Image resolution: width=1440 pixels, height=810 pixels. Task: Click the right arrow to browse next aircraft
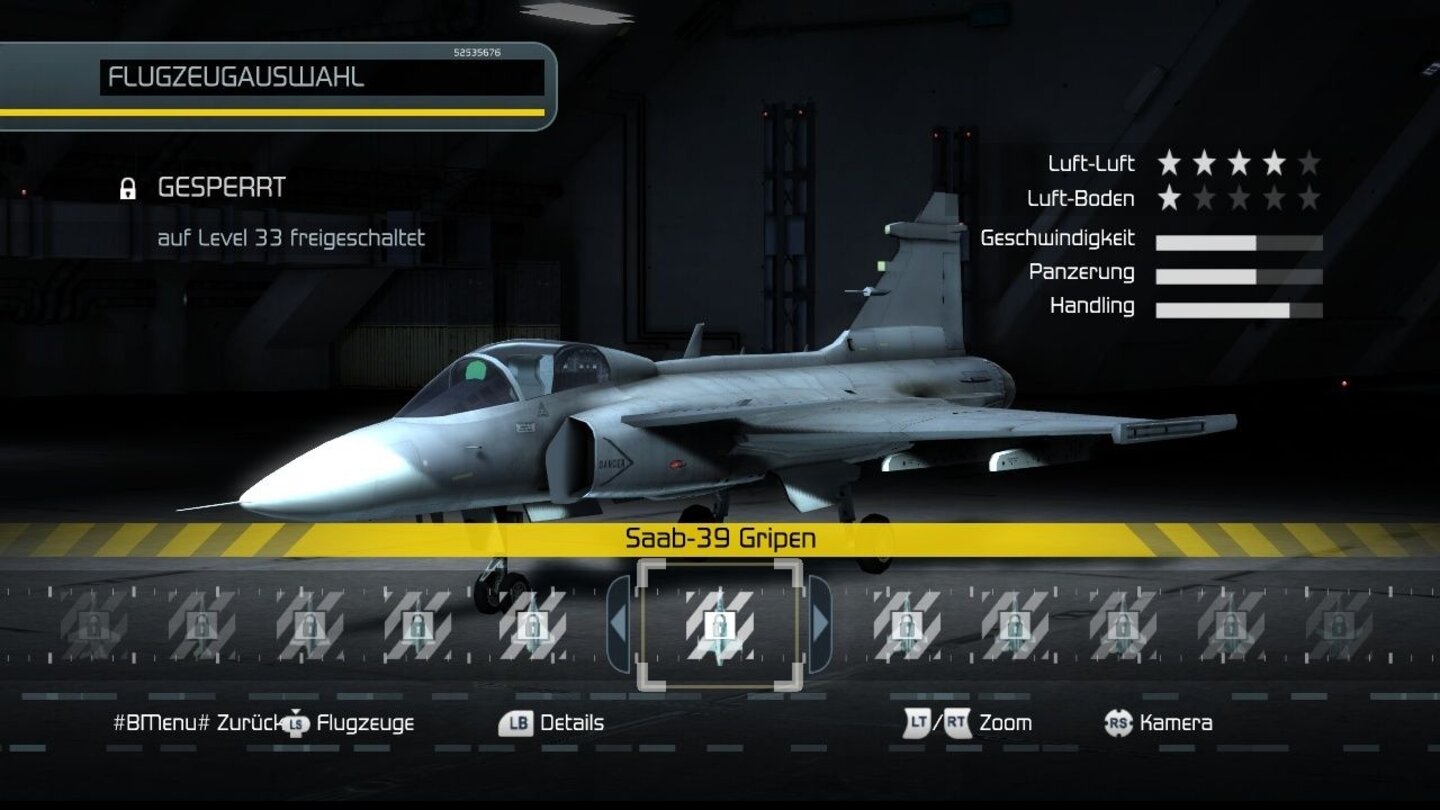click(x=823, y=627)
